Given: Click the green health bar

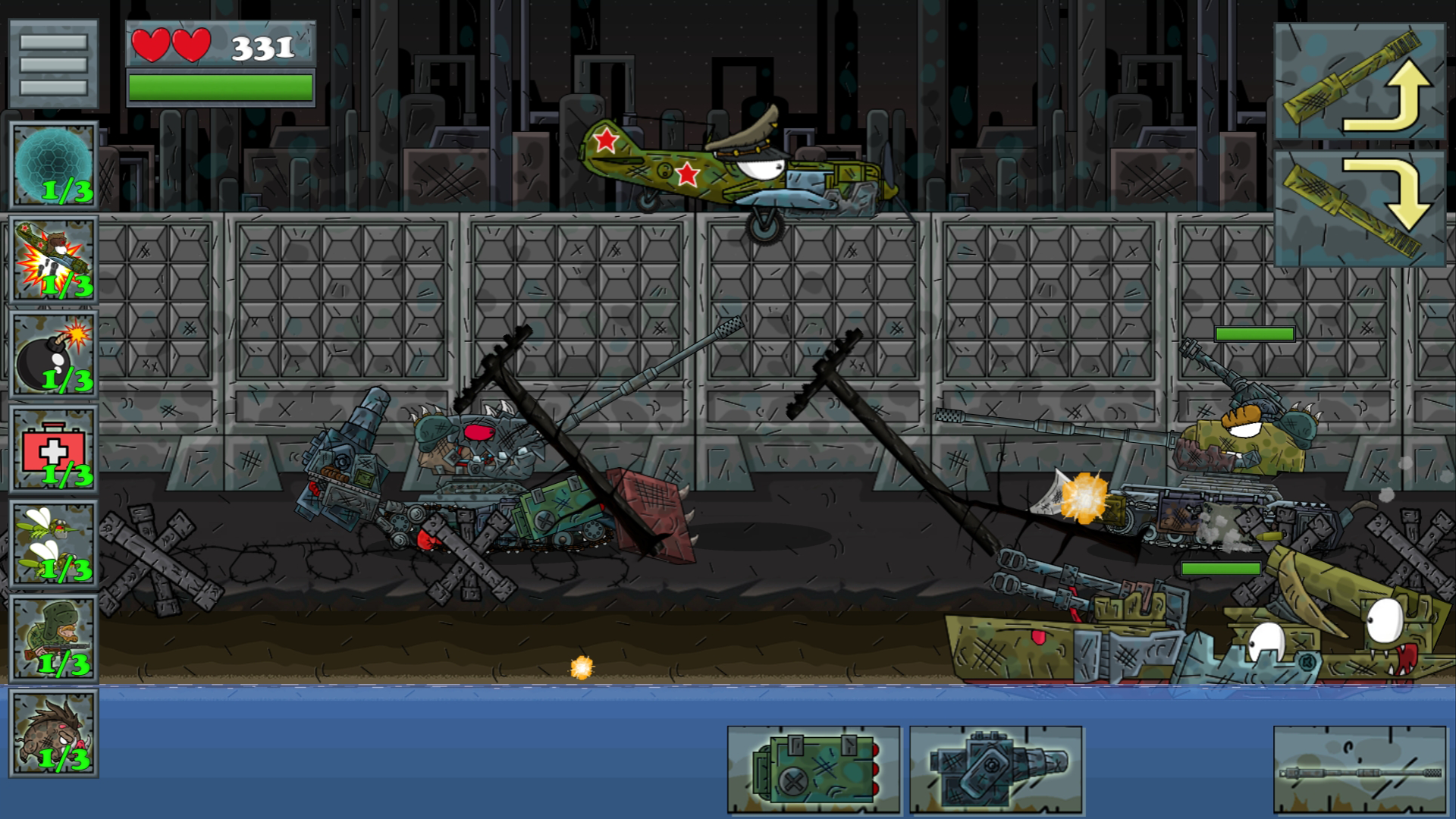Looking at the screenshot, I should tap(221, 86).
